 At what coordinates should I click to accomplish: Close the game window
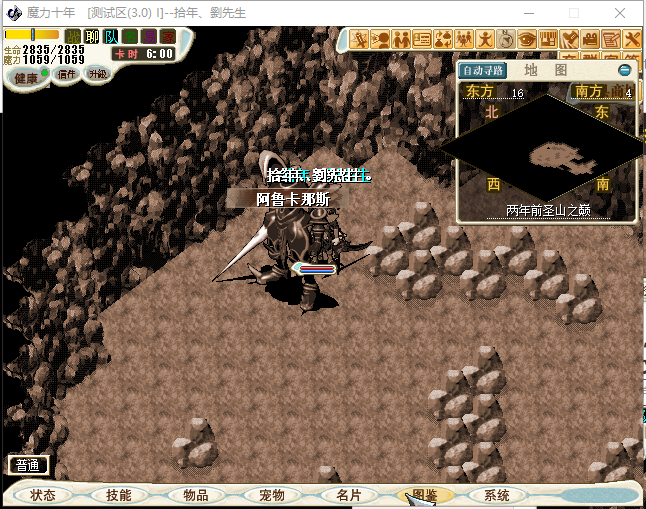point(622,13)
